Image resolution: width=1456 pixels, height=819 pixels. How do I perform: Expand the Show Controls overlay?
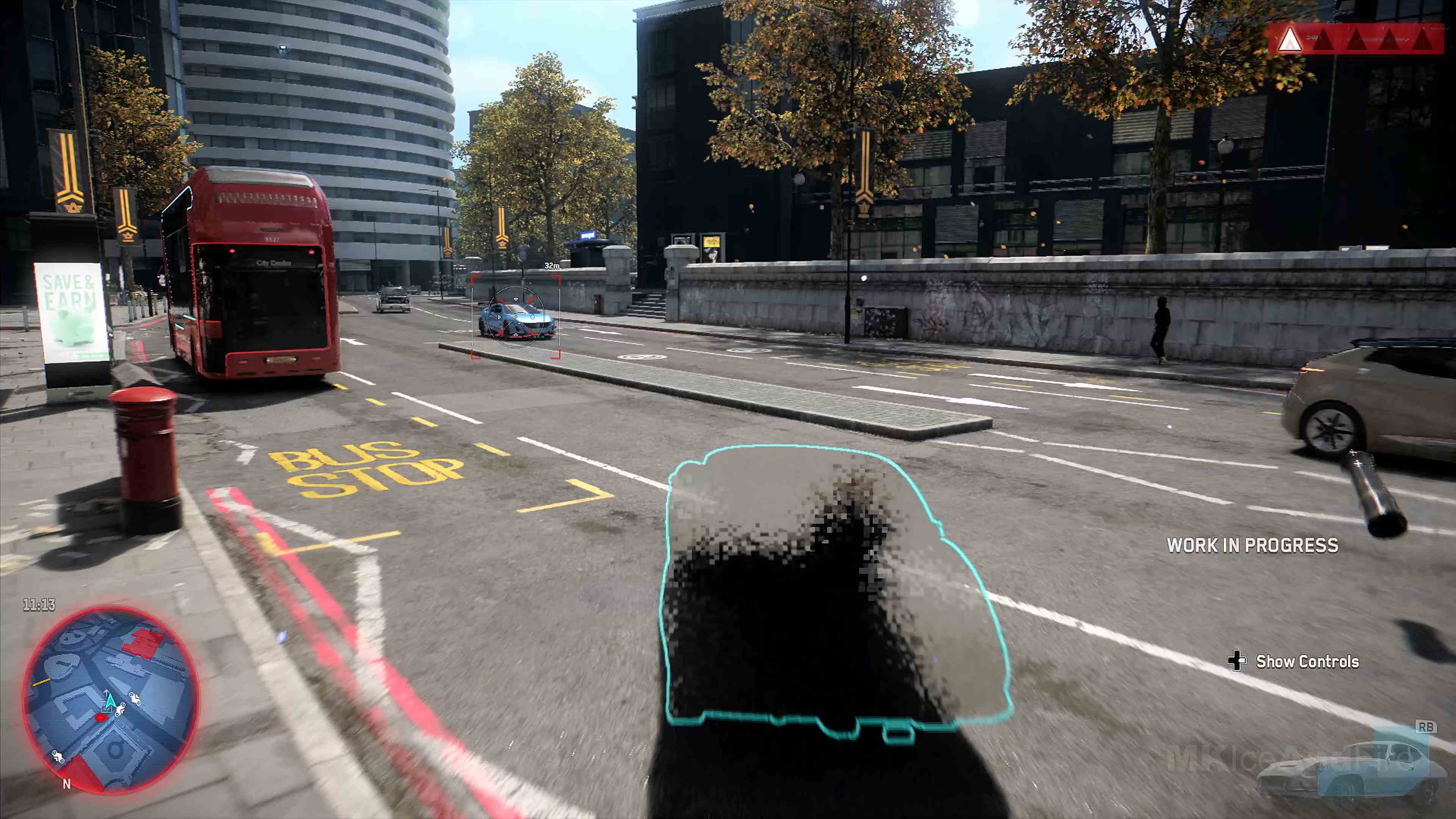click(x=1307, y=661)
